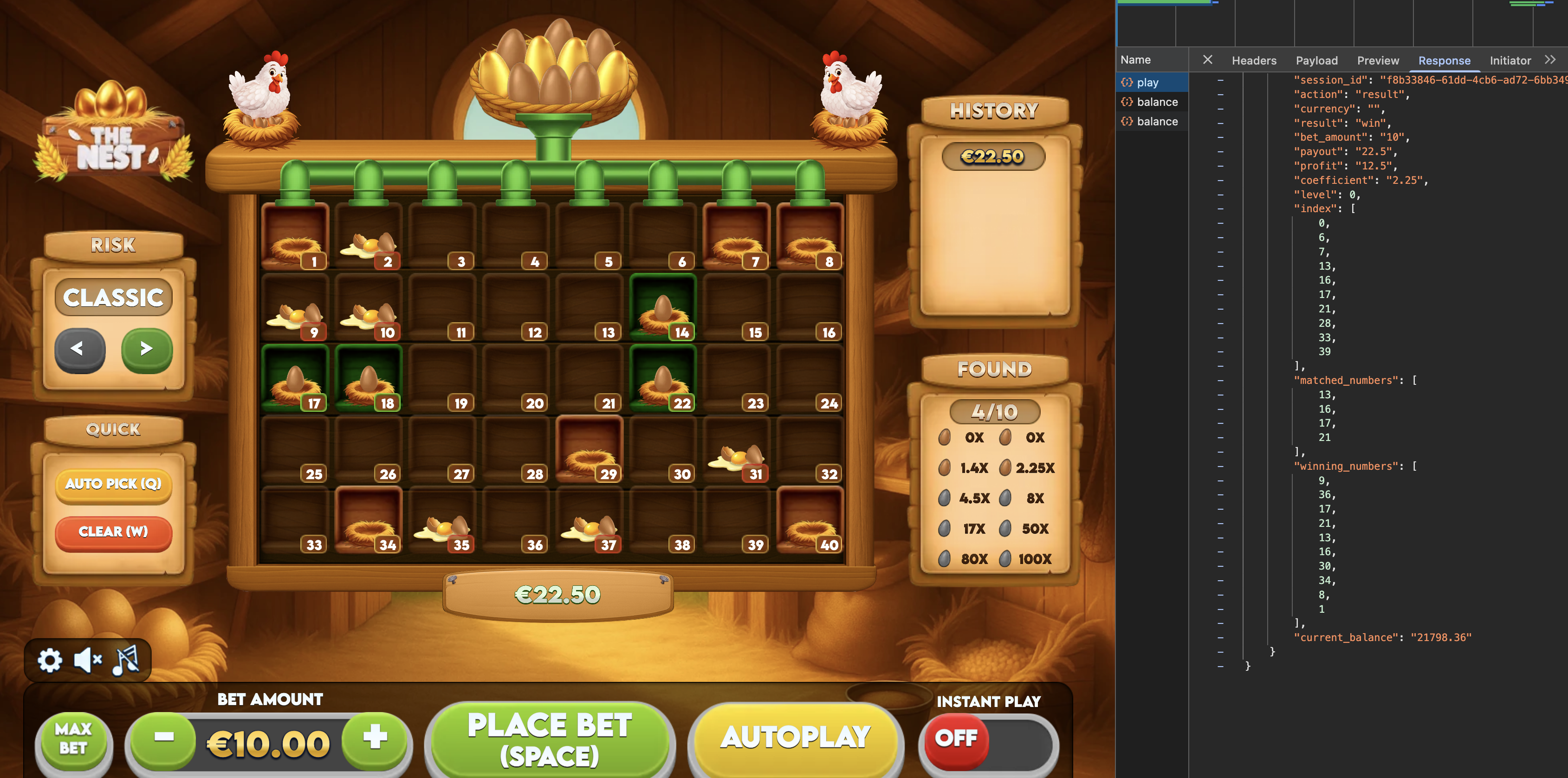Select nest tile number 39
This screenshot has width=1568, height=778.
tap(737, 522)
